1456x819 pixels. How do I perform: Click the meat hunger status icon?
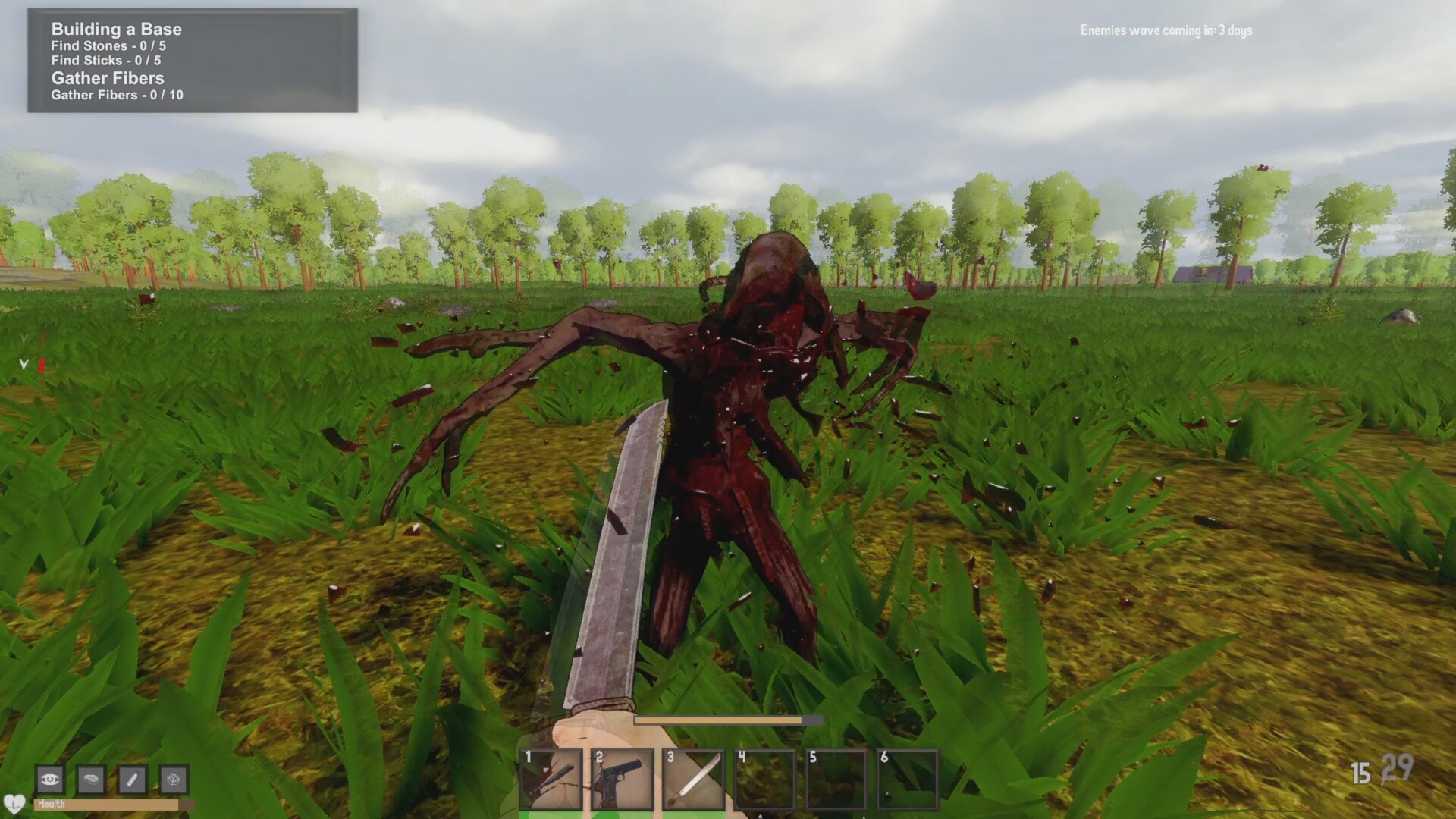pos(90,780)
